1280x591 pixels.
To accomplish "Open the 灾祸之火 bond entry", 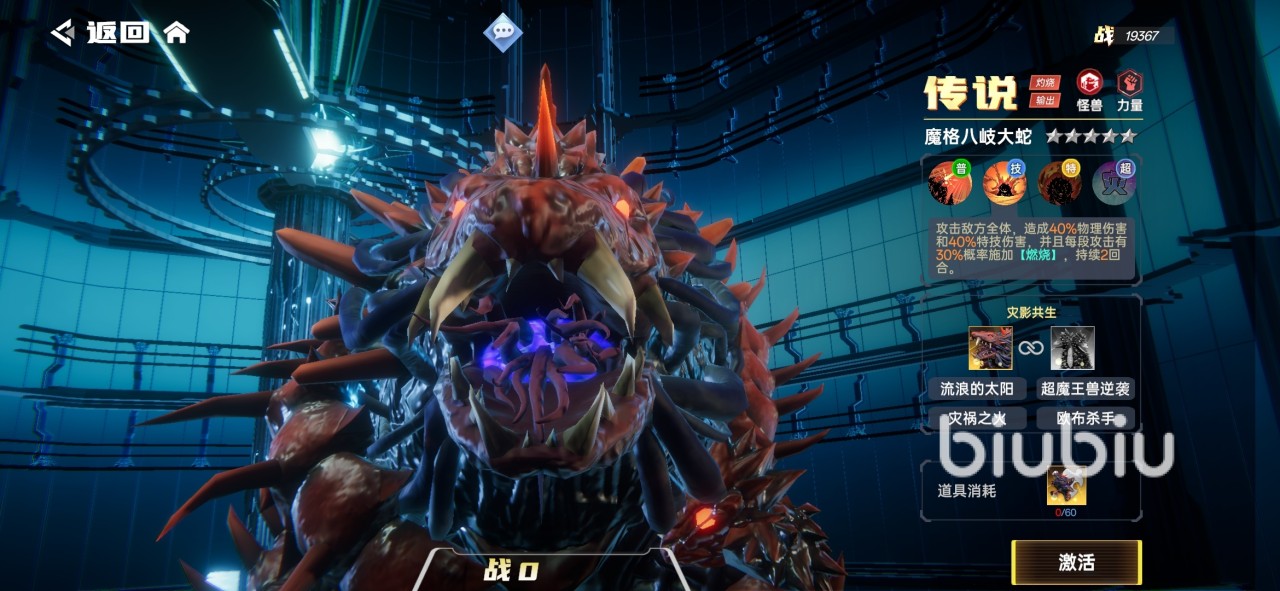I will click(977, 418).
